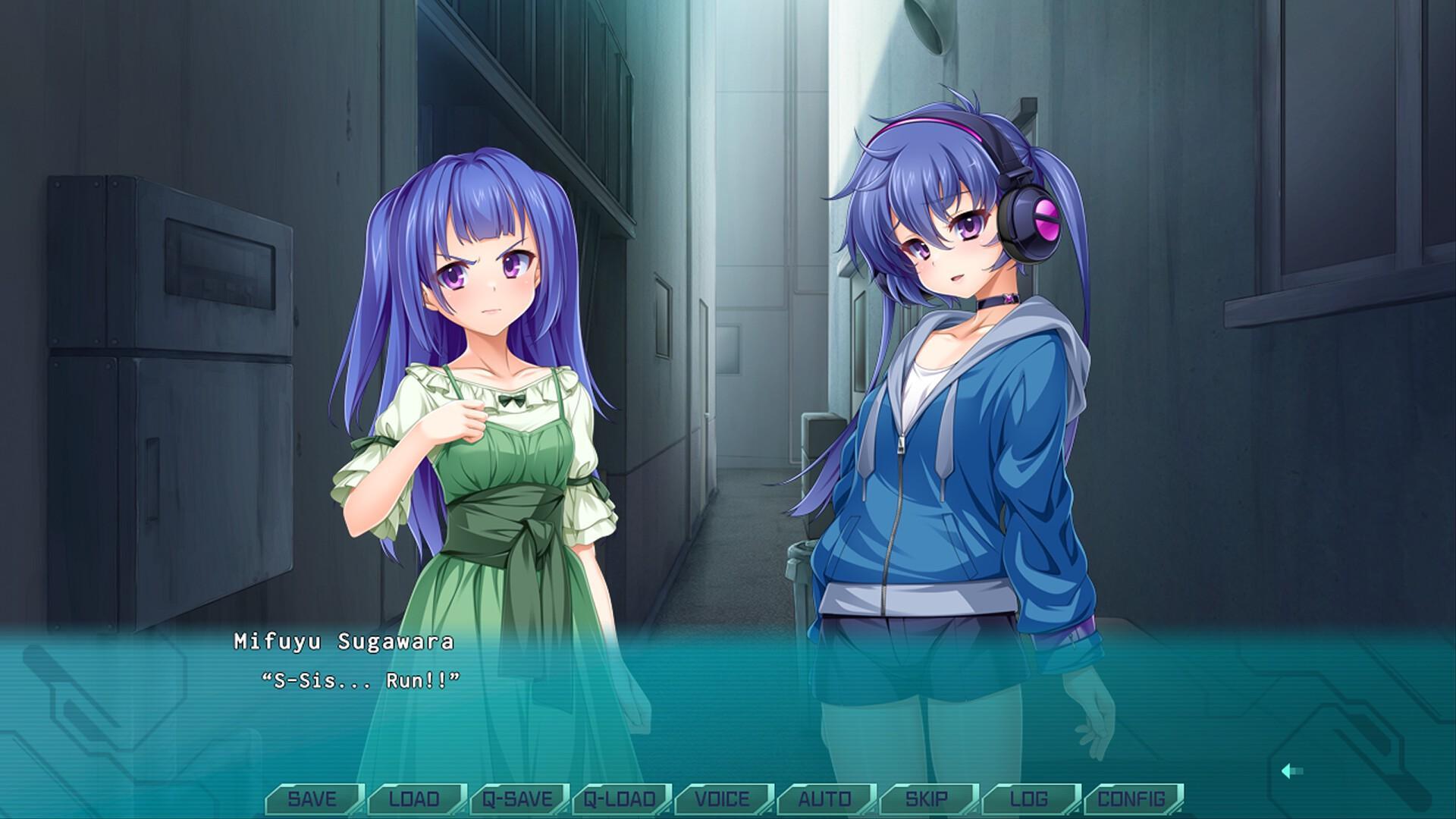
Task: Perform a Q-SAVE quick save
Action: pos(516,799)
